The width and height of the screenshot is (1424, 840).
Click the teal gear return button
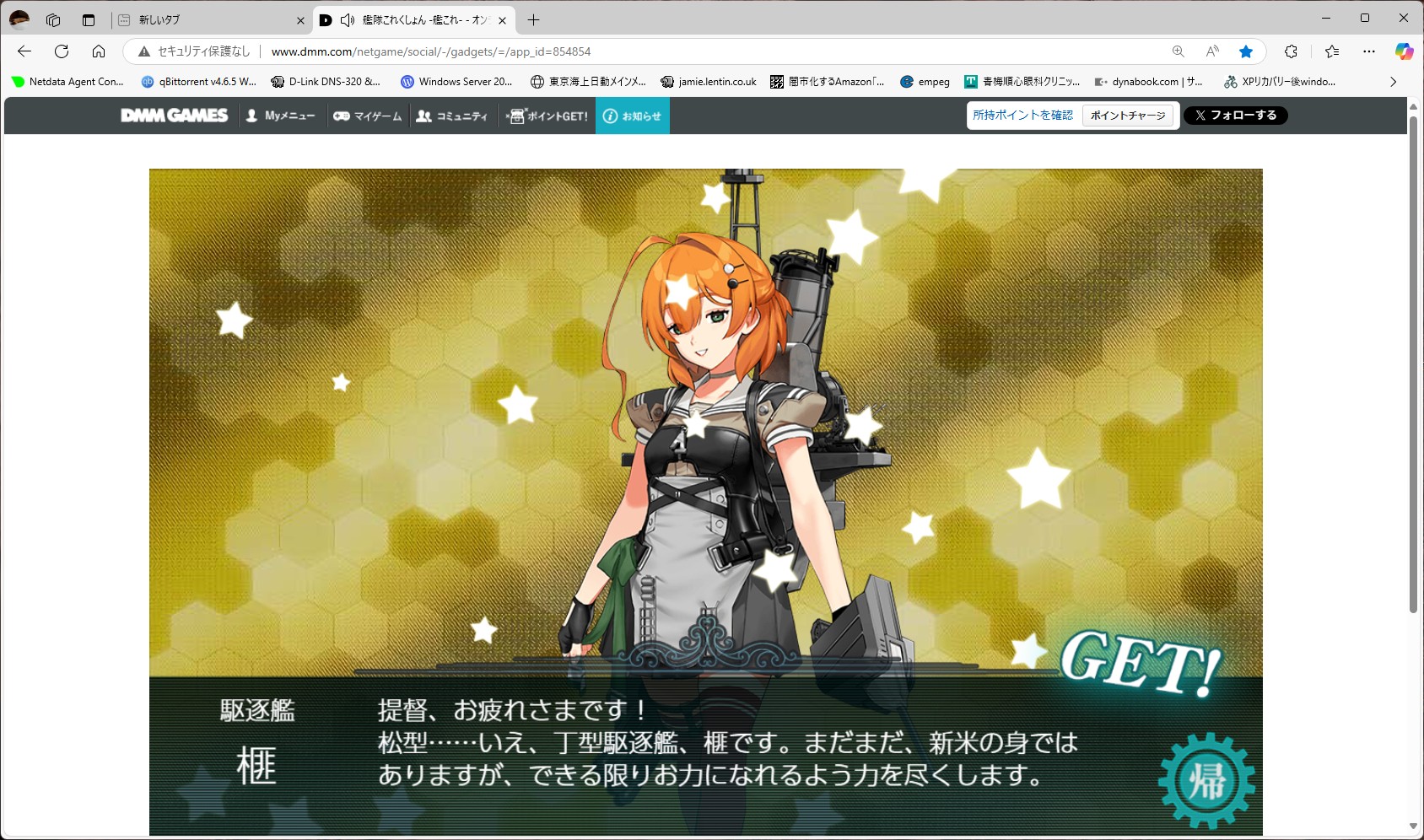[x=1206, y=780]
